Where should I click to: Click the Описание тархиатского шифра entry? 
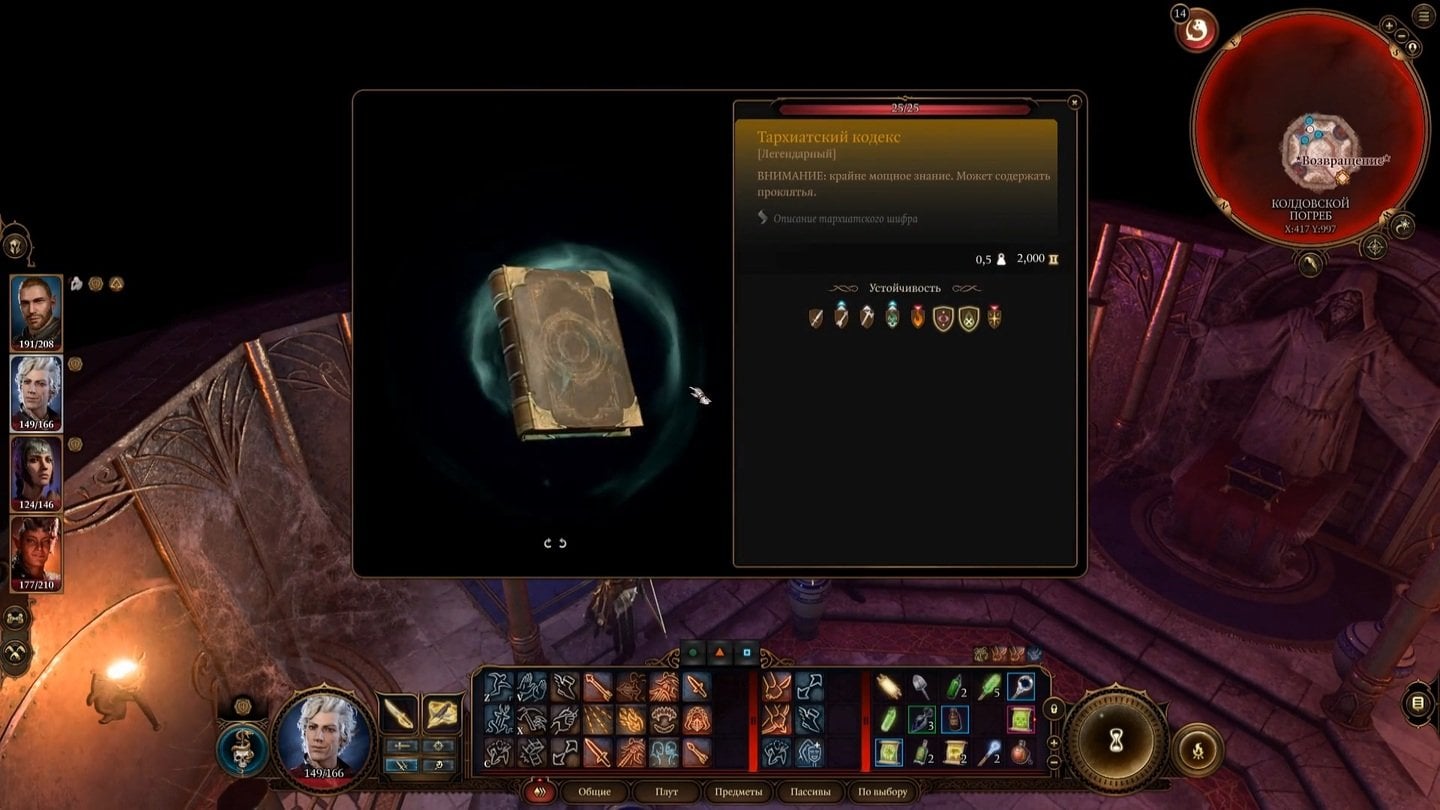point(844,218)
